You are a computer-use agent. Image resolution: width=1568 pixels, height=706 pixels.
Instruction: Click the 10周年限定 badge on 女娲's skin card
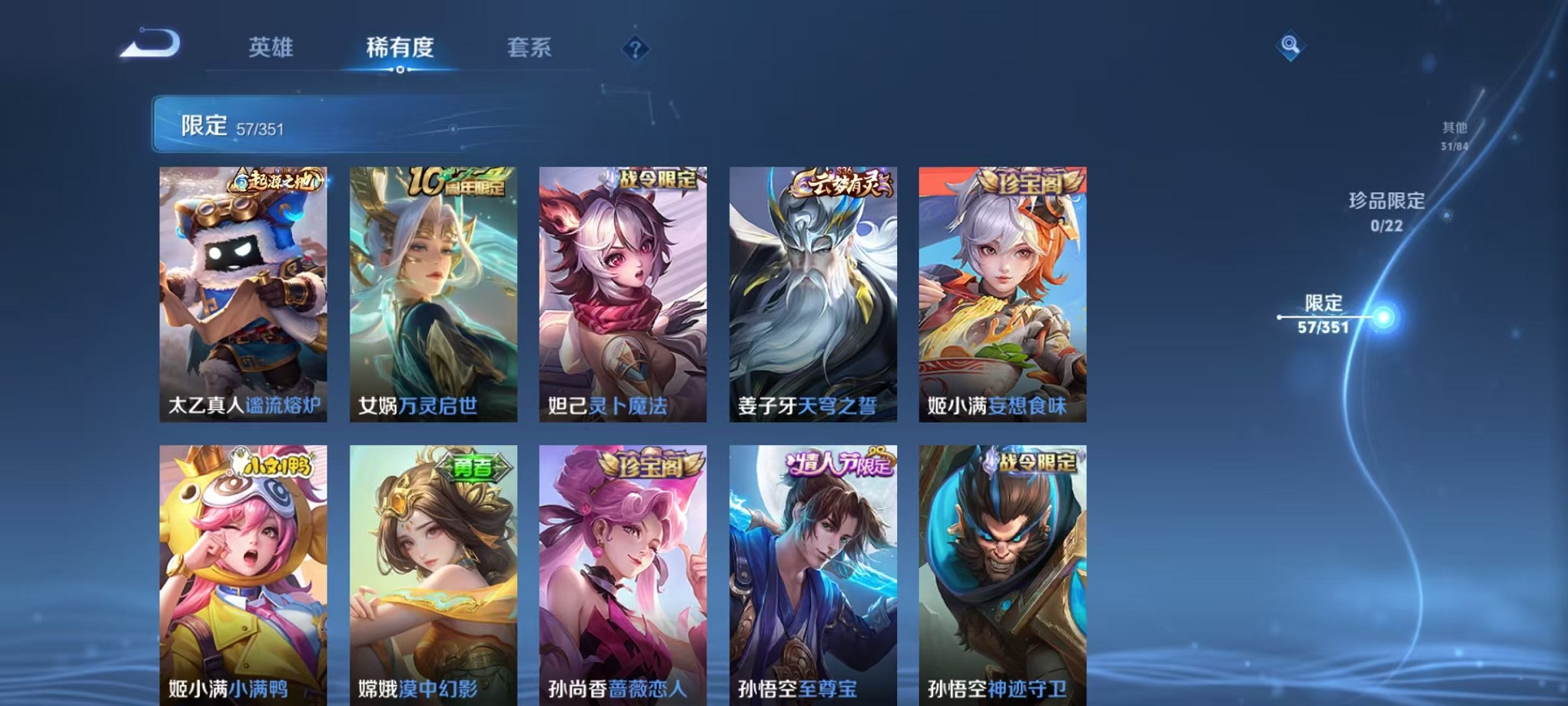pyautogui.click(x=457, y=185)
